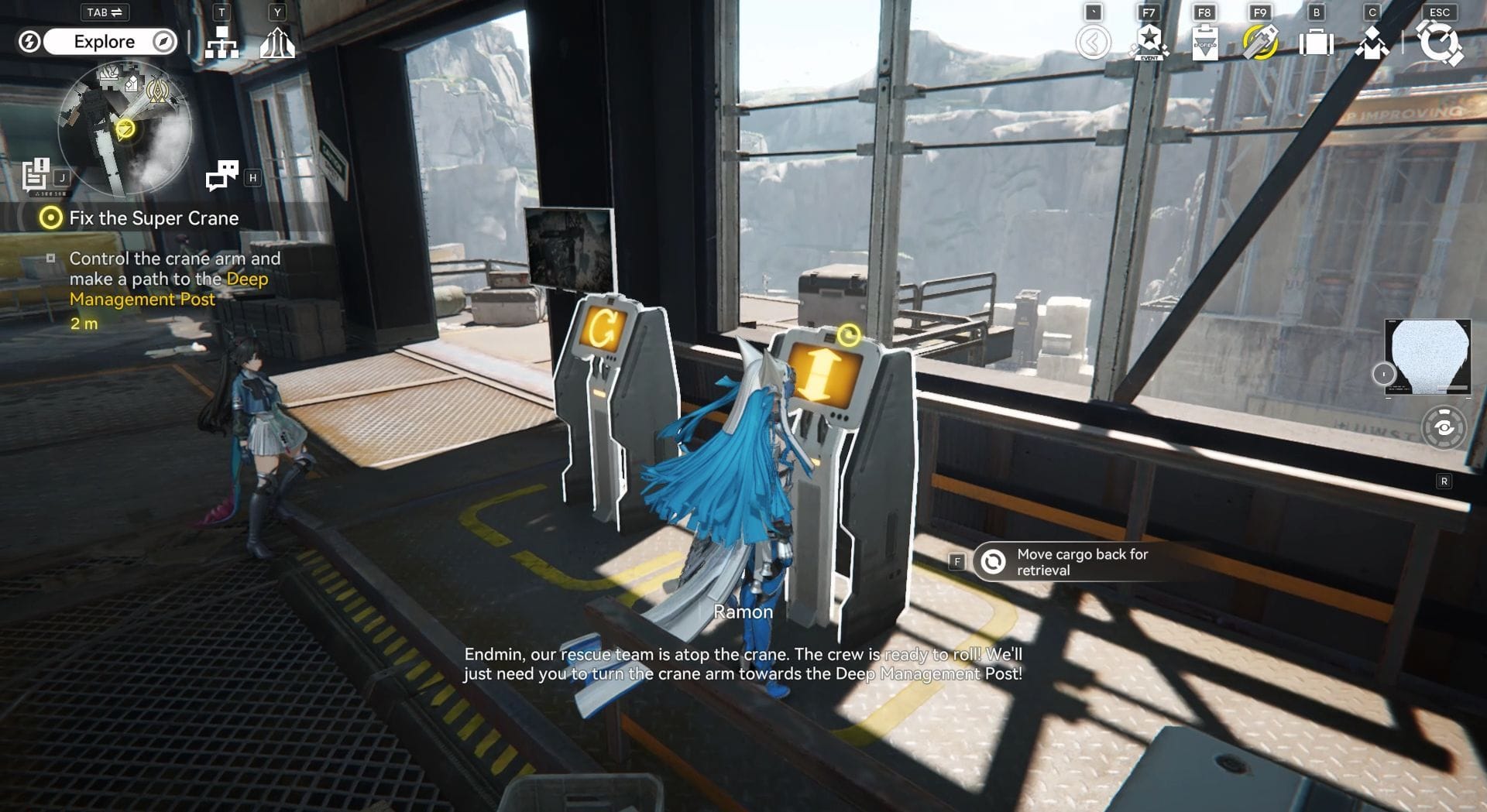This screenshot has height=812, width=1487.
Task: Open the circular minimap
Action: (x=124, y=128)
